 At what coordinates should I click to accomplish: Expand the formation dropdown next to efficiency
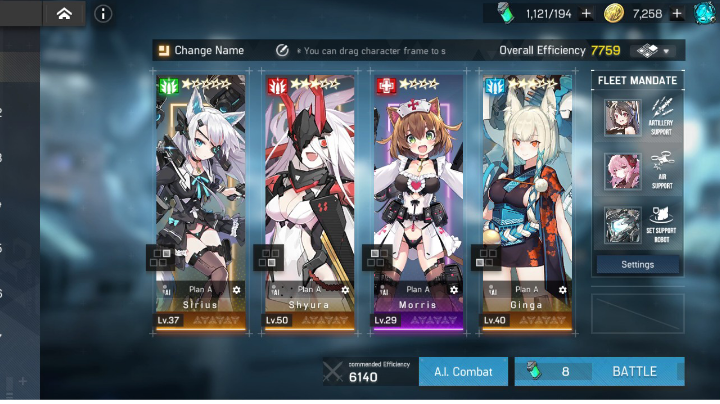[x=654, y=50]
